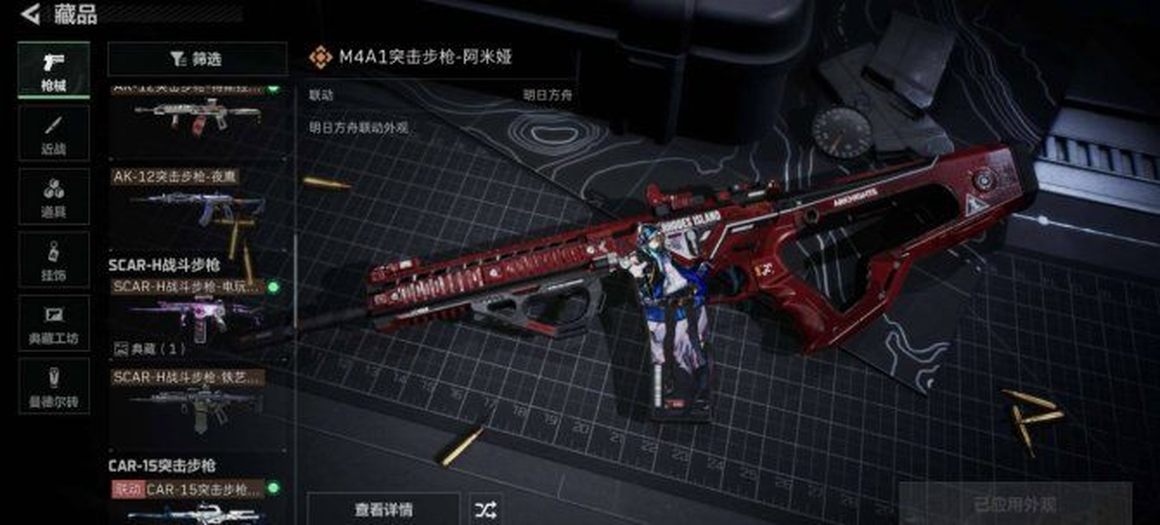The width and height of the screenshot is (1160, 525).
Task: Go back from the 藏品 screen
Action: click(x=30, y=14)
